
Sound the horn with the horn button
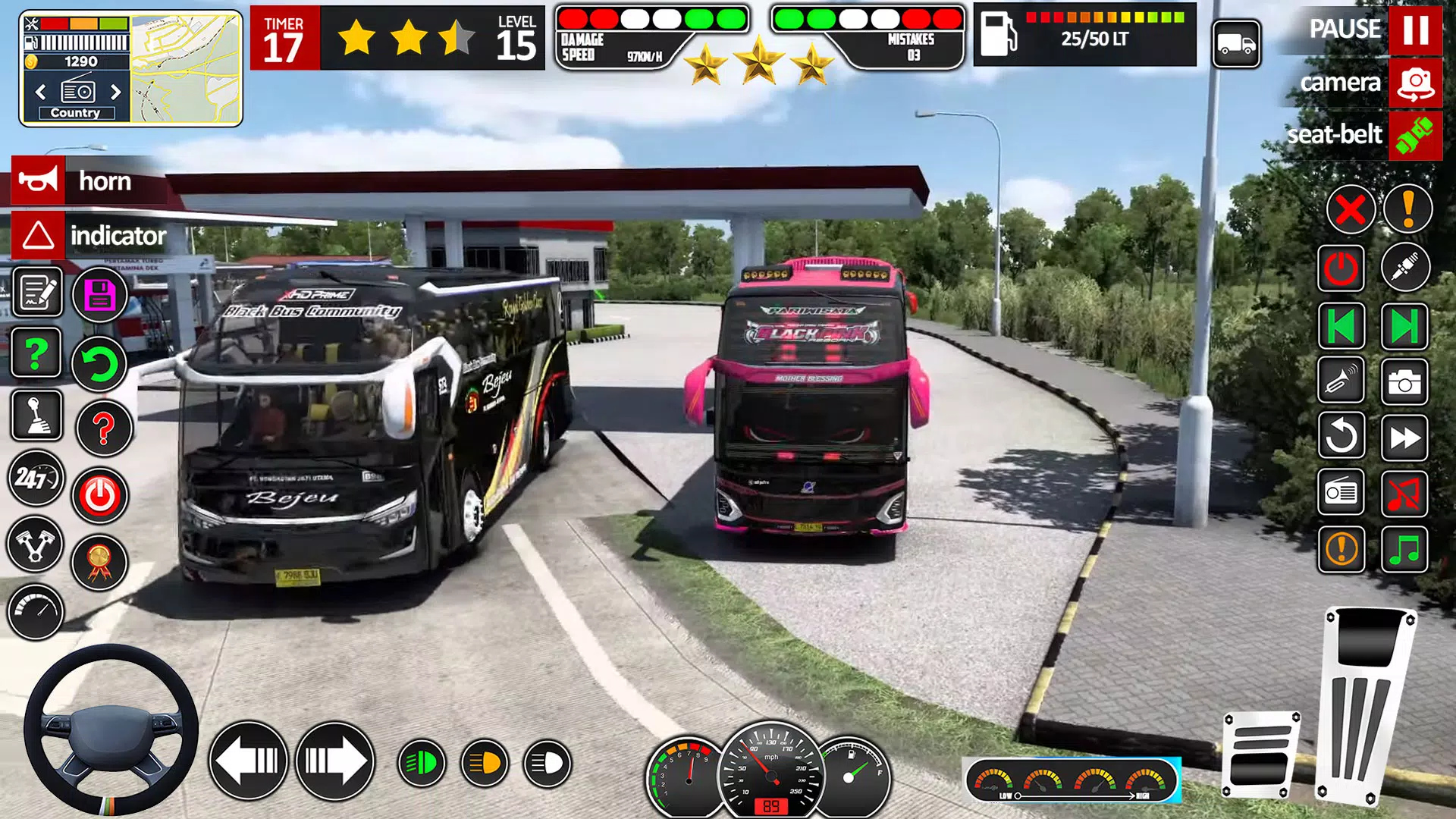click(38, 181)
